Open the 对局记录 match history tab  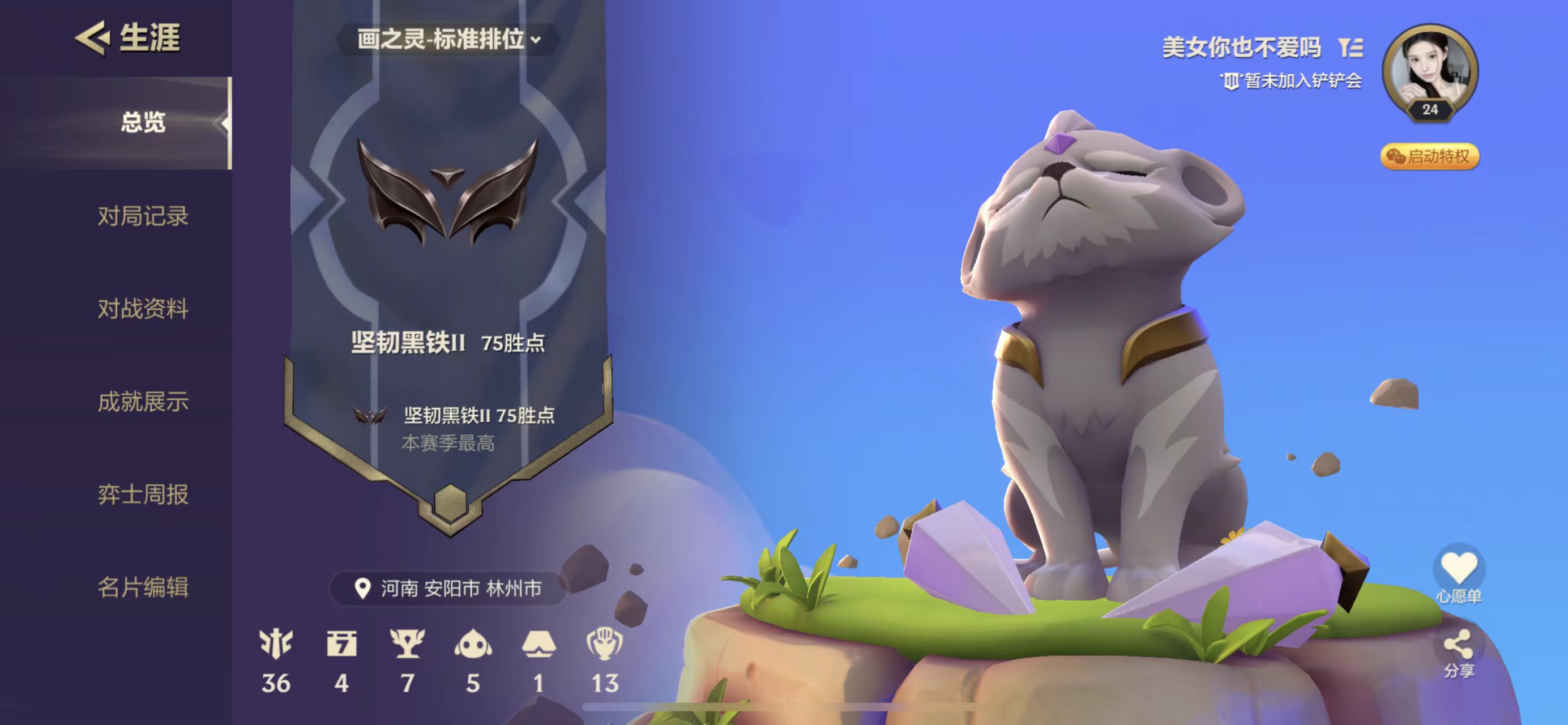click(x=143, y=216)
